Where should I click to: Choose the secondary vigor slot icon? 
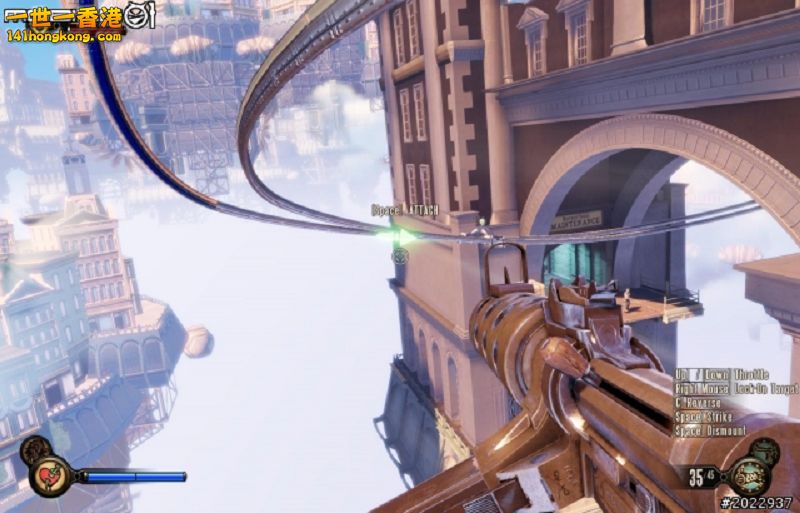tap(766, 449)
